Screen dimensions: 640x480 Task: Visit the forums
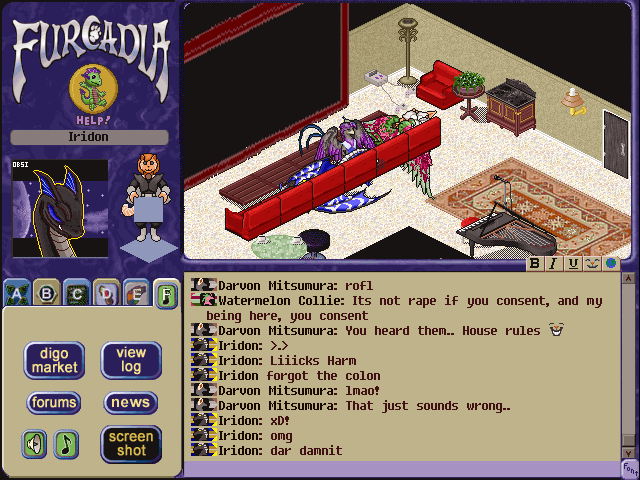coord(54,403)
